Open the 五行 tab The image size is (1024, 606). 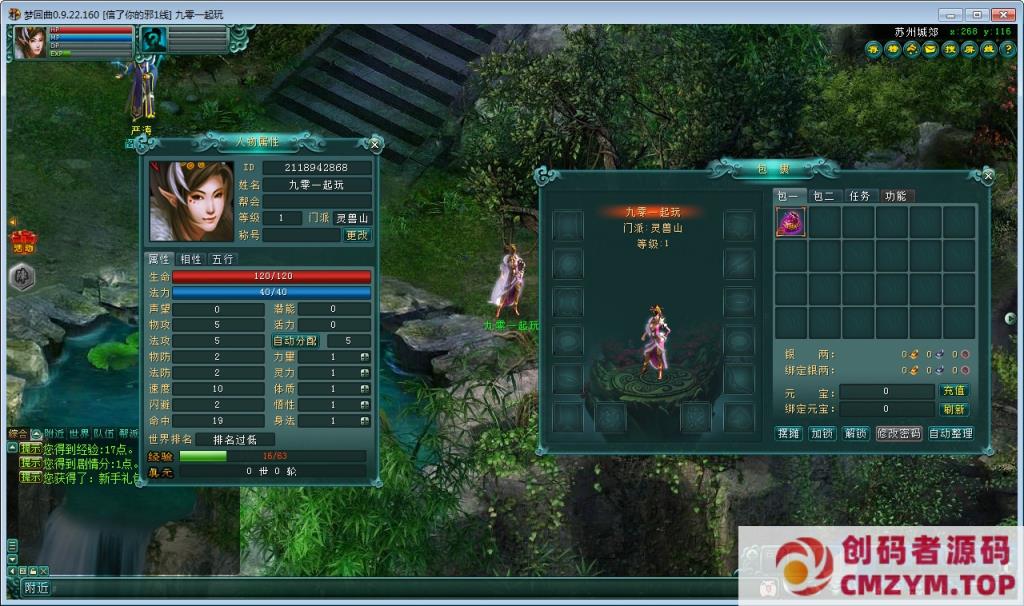coord(222,259)
